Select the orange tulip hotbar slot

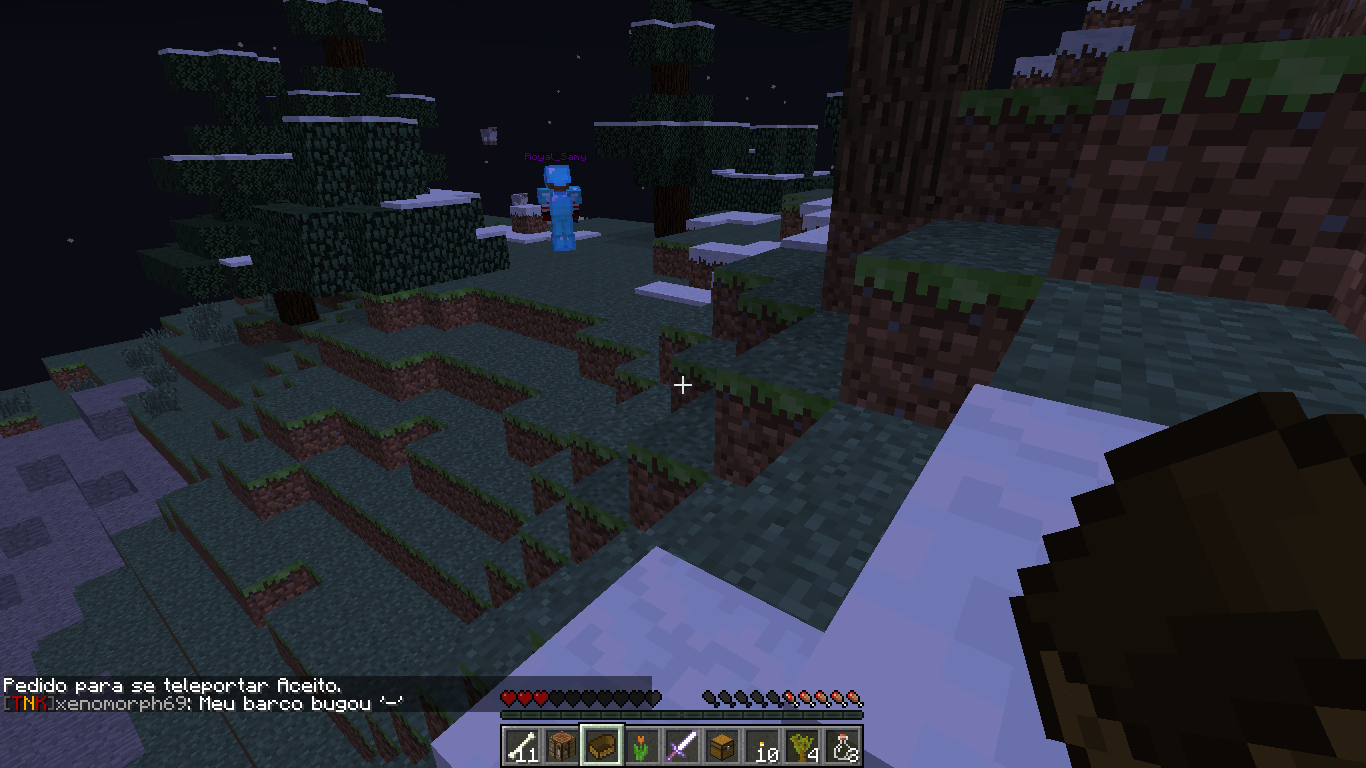[x=641, y=745]
